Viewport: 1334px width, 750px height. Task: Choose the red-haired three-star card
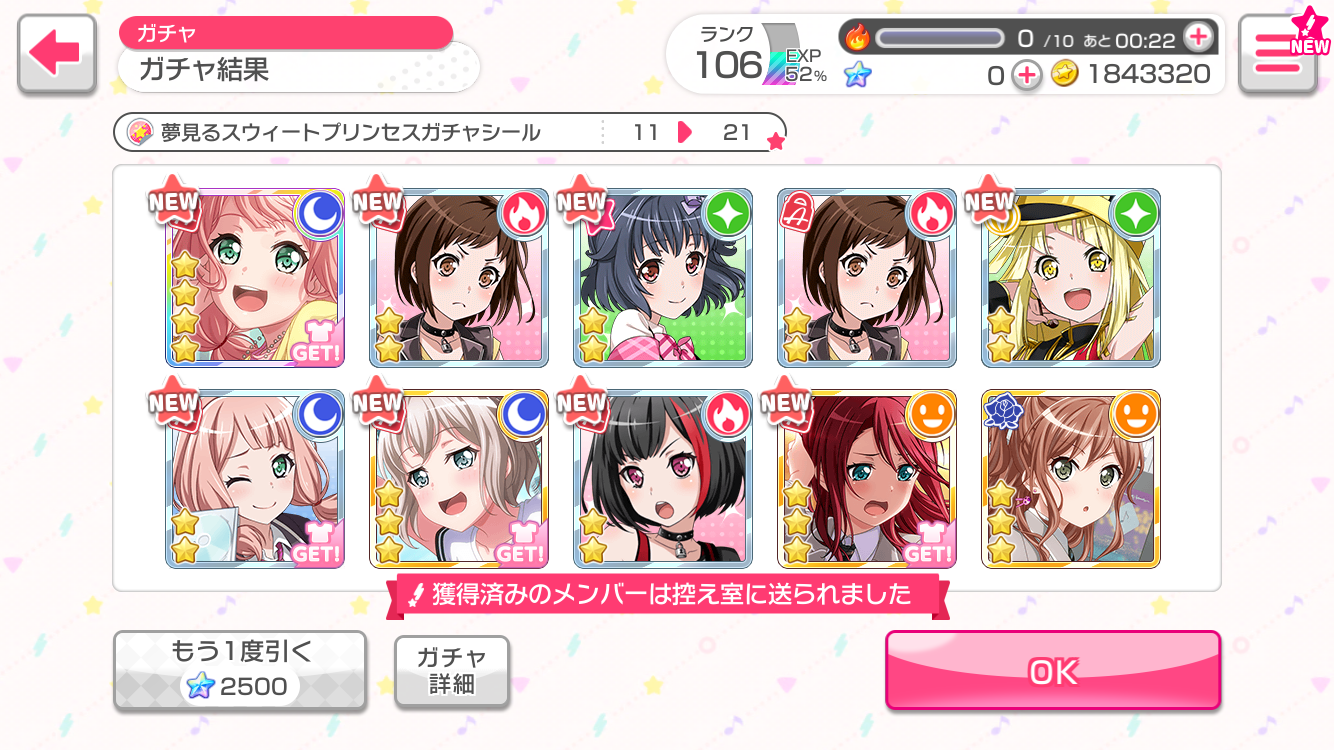(x=866, y=479)
